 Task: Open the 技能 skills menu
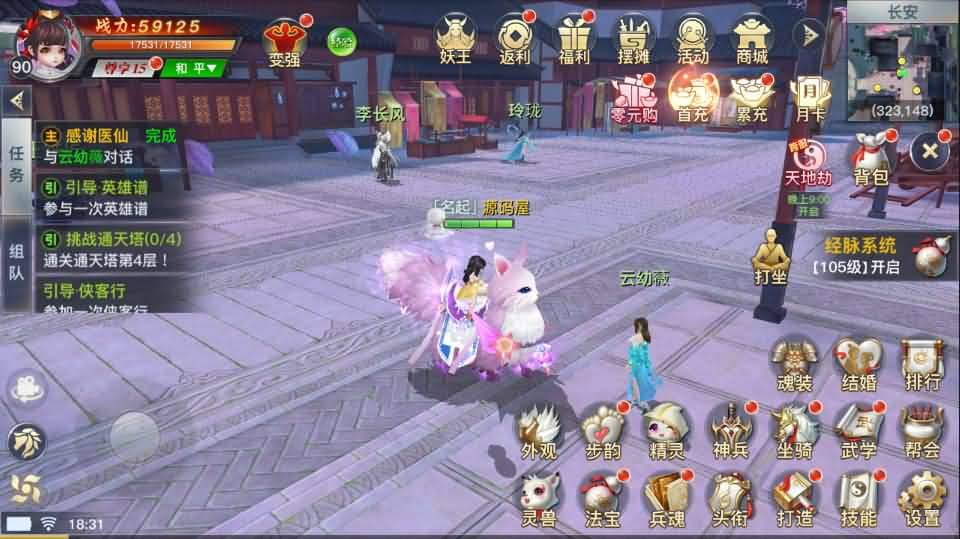tap(858, 499)
